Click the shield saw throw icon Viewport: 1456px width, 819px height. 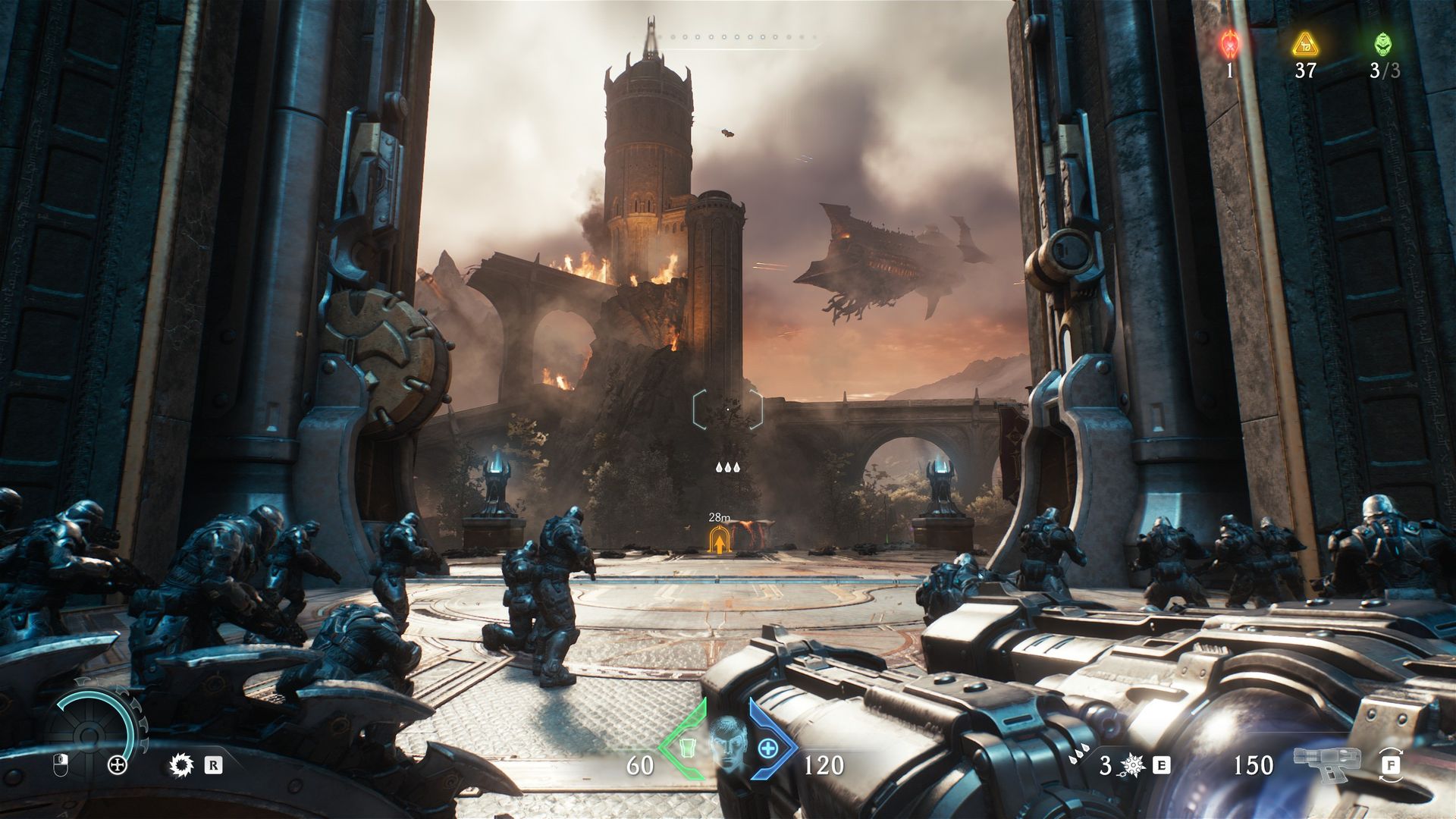182,765
